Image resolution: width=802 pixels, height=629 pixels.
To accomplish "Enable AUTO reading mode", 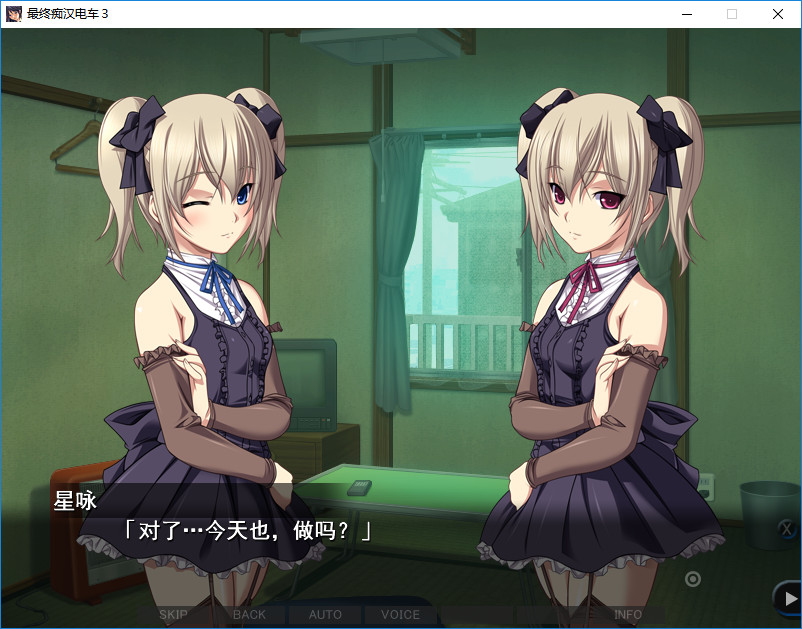I will (x=325, y=614).
